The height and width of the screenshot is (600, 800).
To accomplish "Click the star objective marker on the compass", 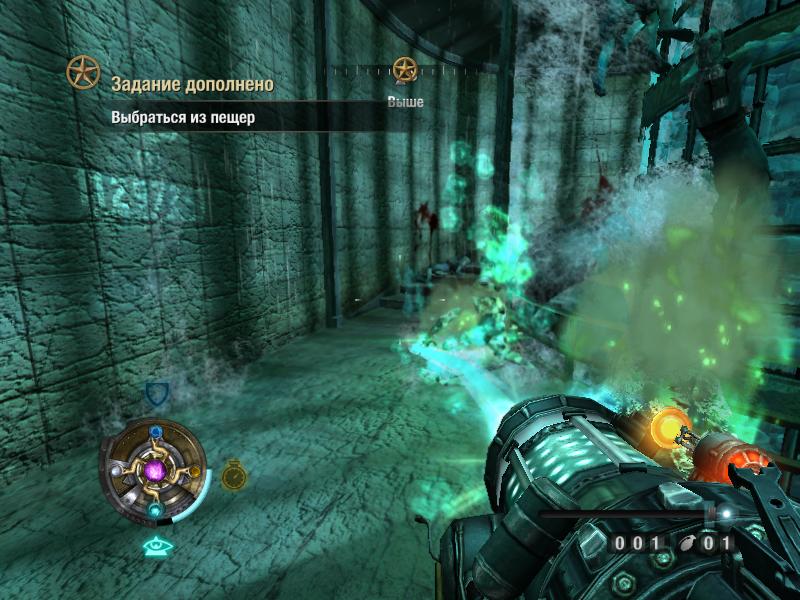I will point(404,69).
